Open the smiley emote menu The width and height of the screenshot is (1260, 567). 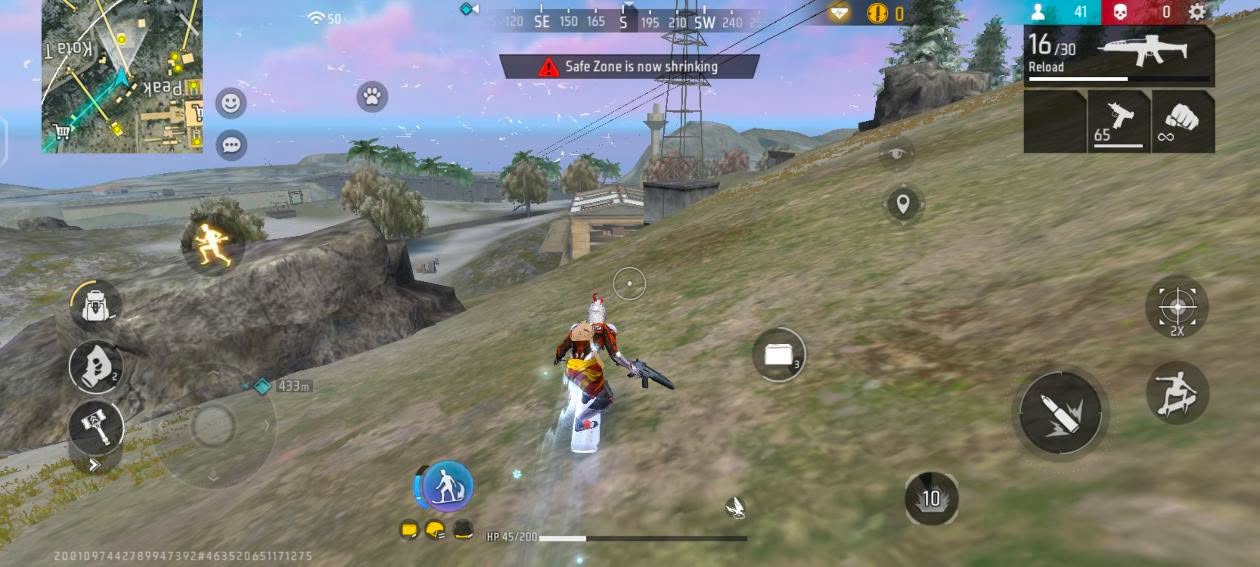231,103
